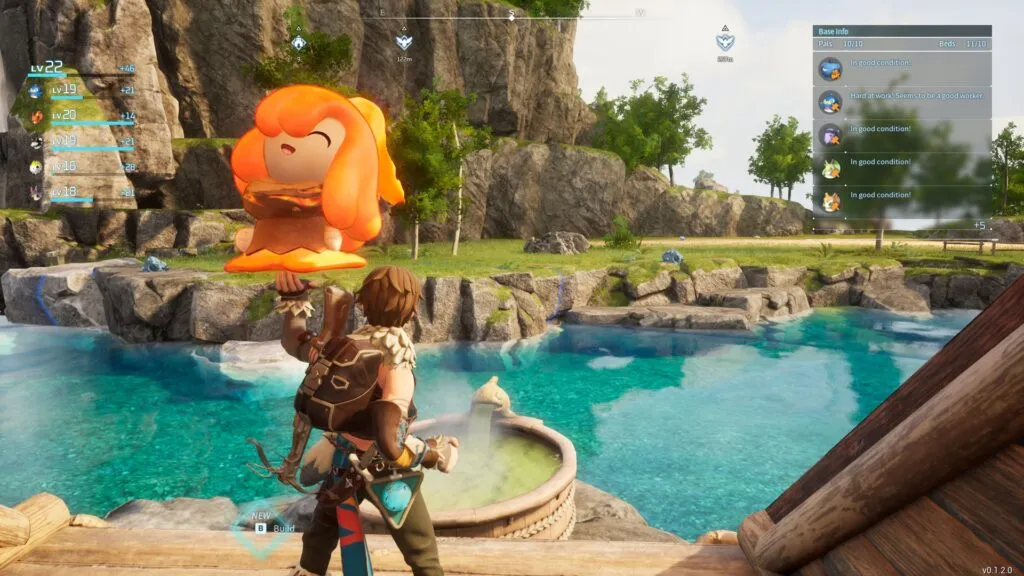
Task: Open the Base Info panel header
Action: (901, 31)
